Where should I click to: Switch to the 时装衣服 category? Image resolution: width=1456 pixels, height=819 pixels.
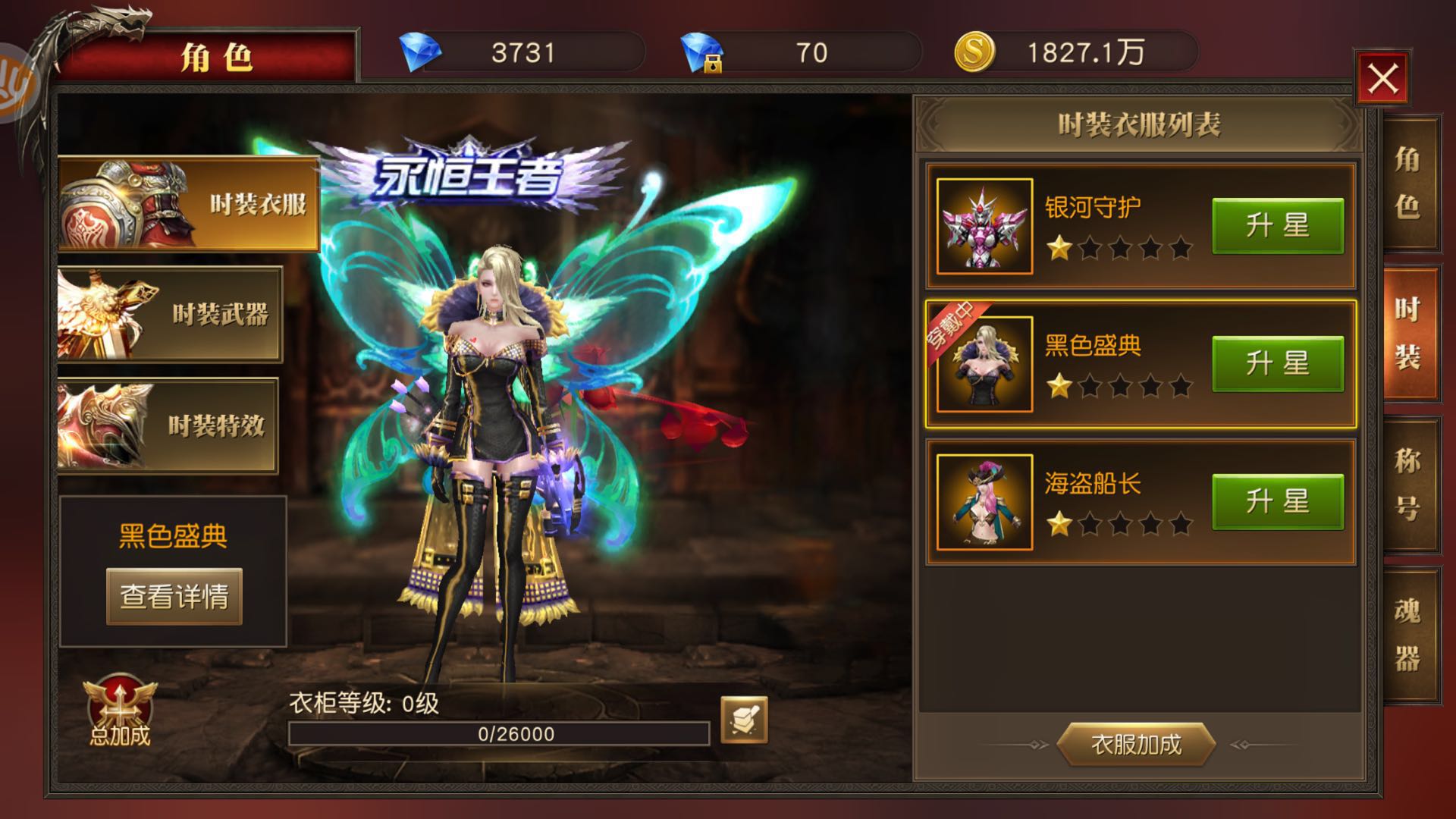pos(188,203)
